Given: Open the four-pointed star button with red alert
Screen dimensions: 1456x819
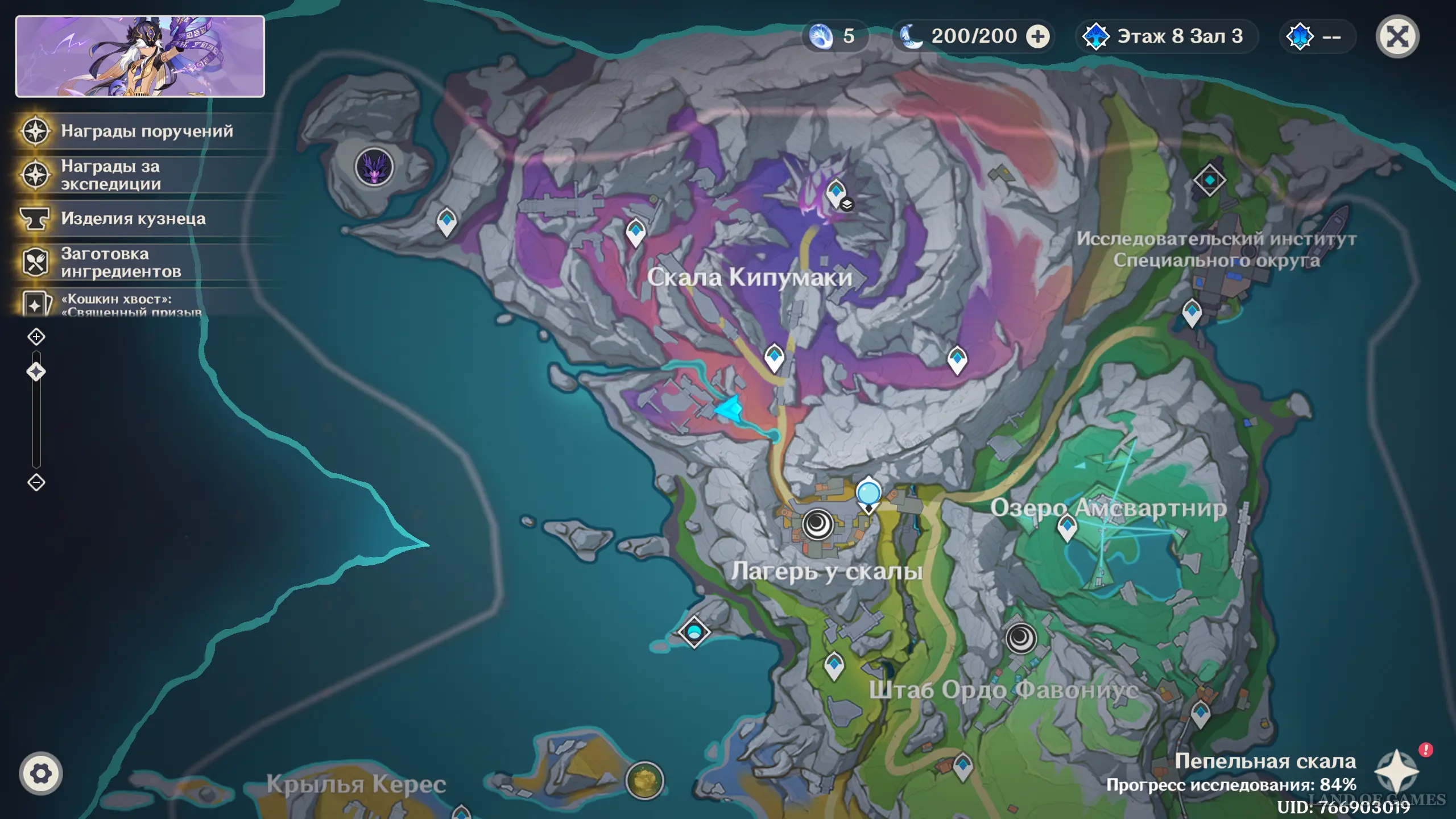Looking at the screenshot, I should point(1397,770).
